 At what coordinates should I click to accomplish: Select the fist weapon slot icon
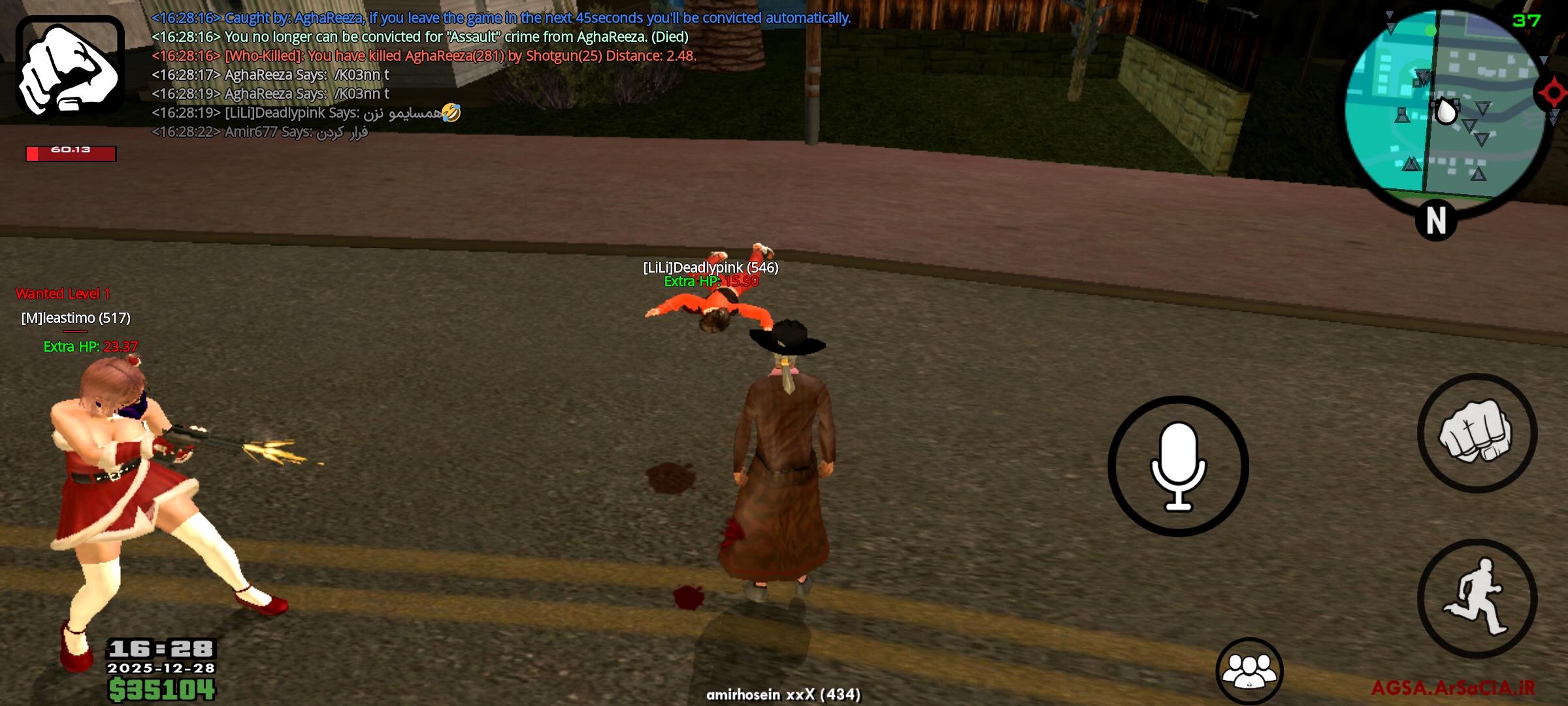[x=69, y=65]
